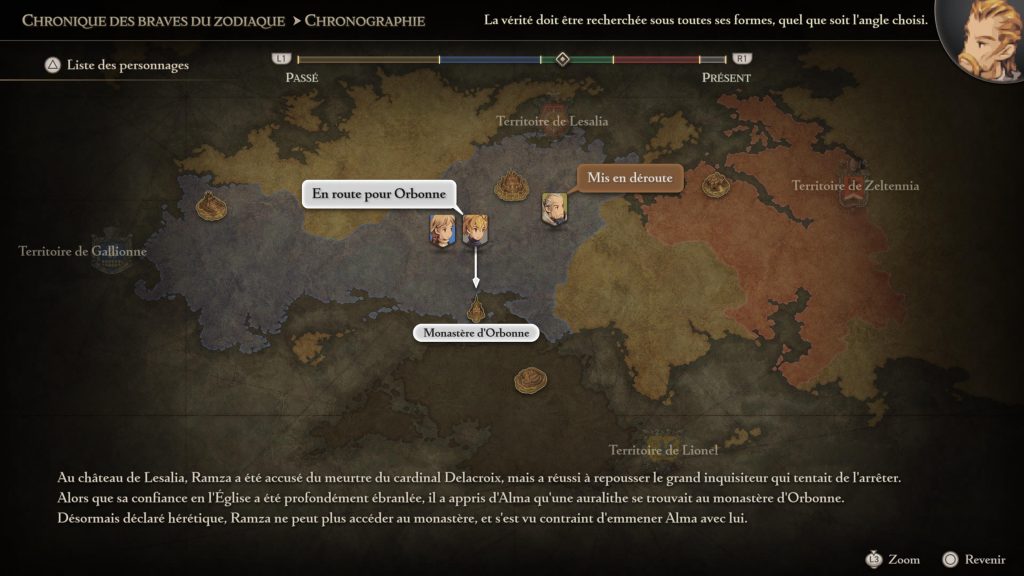
Task: Click the red segment of the timeline
Action: pos(655,60)
